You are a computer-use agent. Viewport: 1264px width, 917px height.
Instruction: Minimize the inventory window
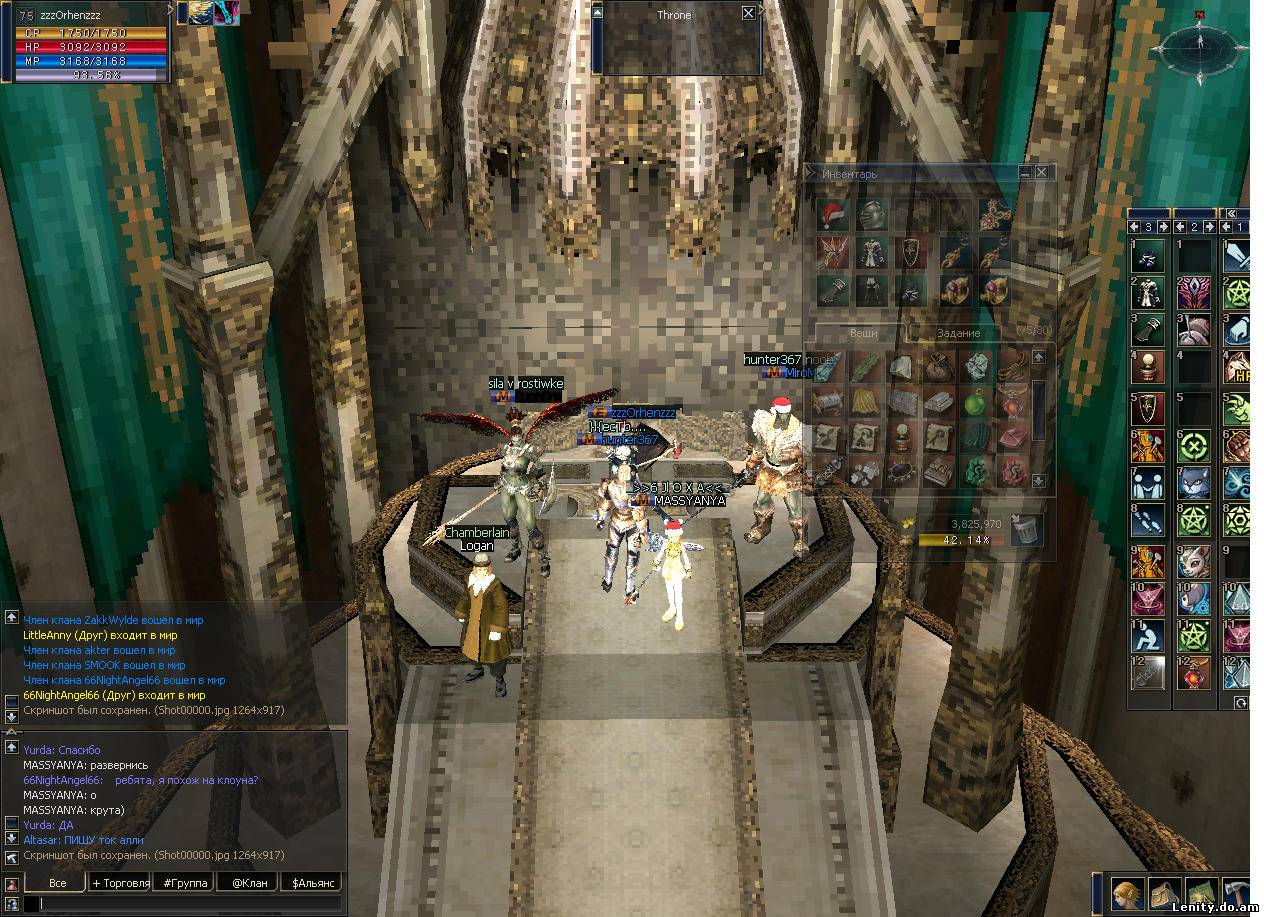[1025, 173]
